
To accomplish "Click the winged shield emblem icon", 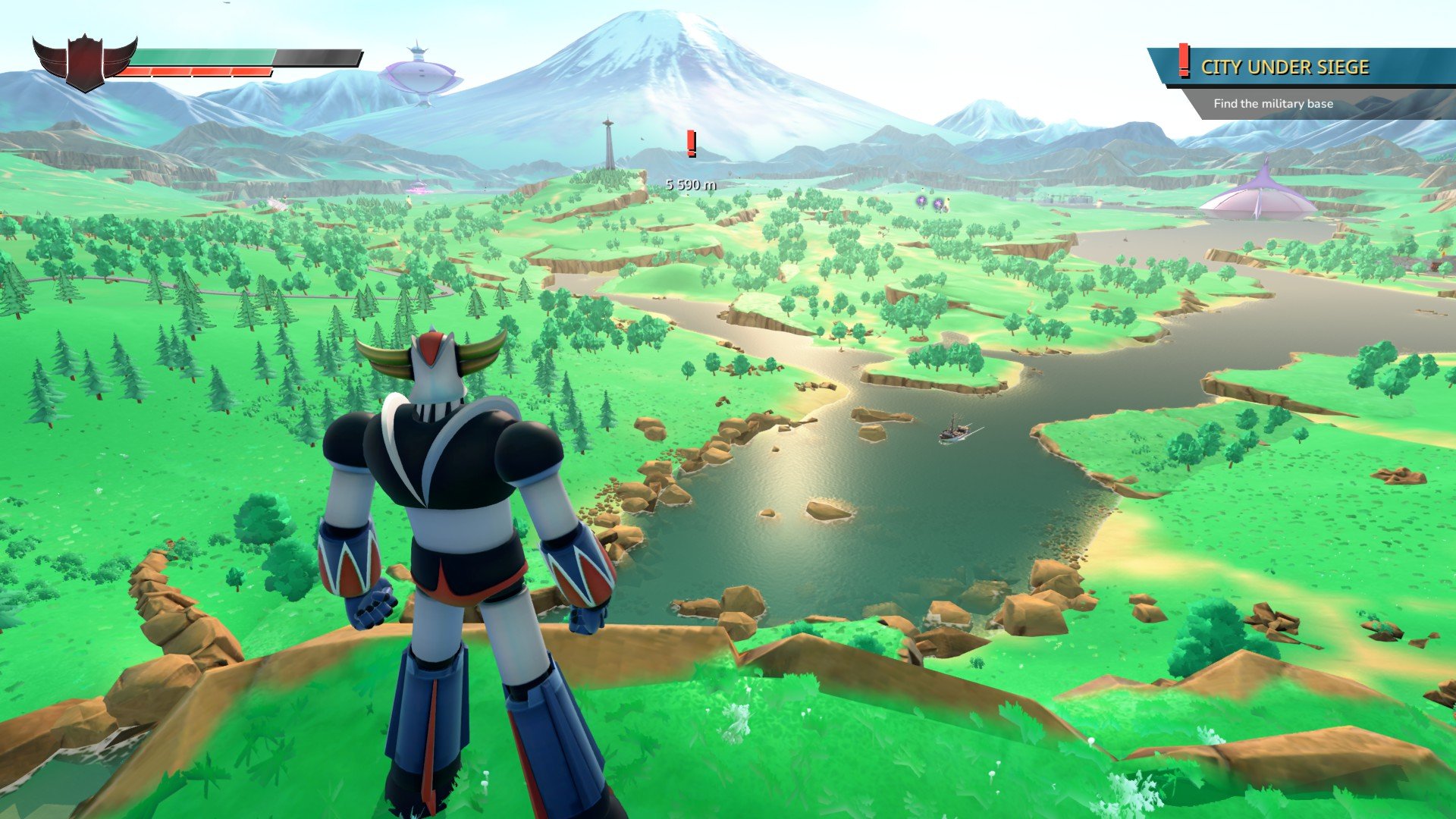I will coord(84,61).
